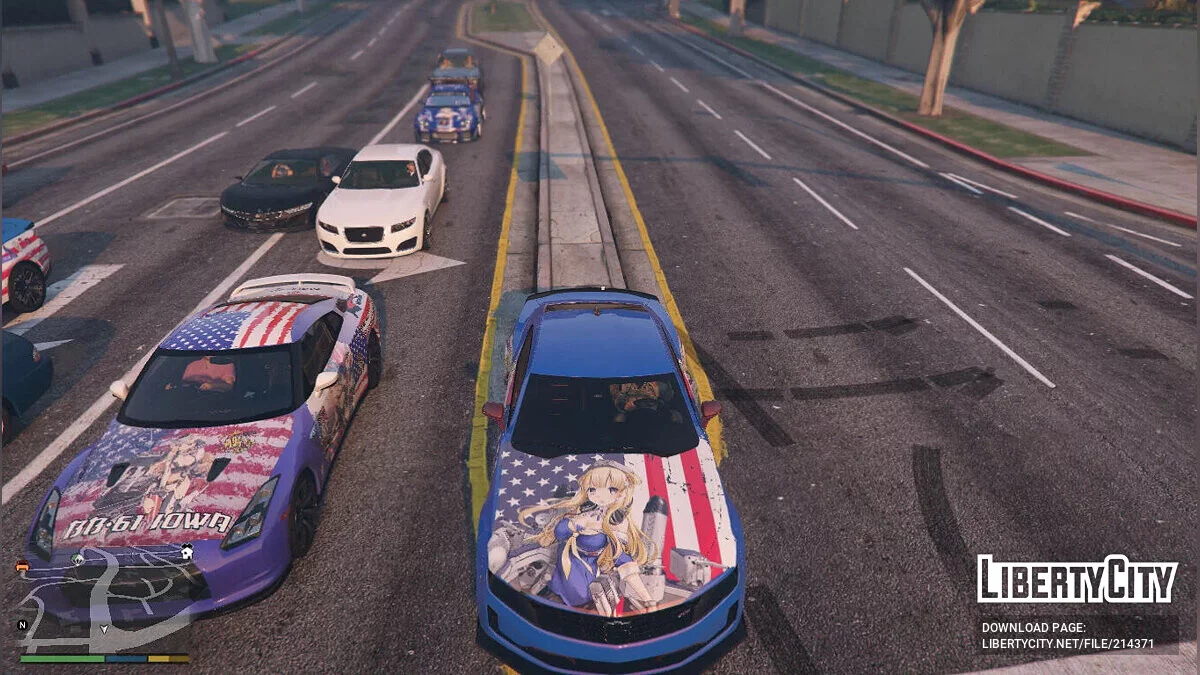The width and height of the screenshot is (1200, 675).
Task: Select the white player arrow on minimap
Action: (x=104, y=630)
